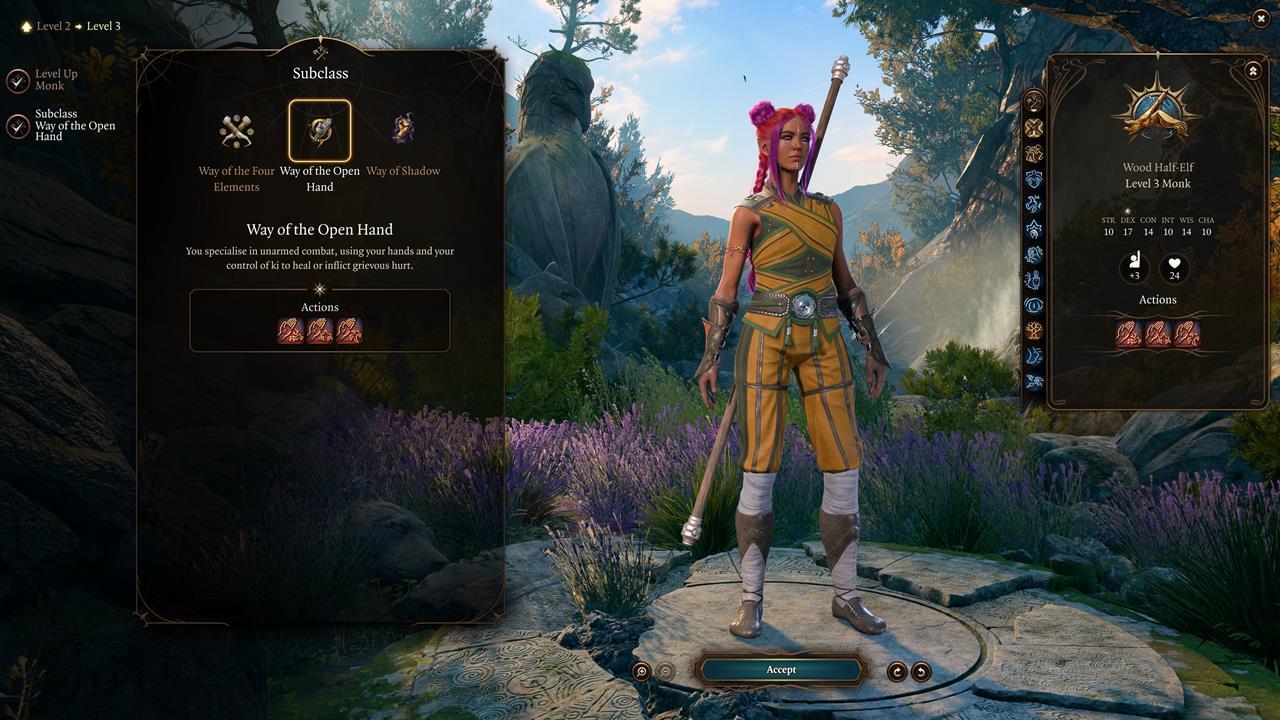Select the Way of Shadow subclass icon

coord(403,130)
